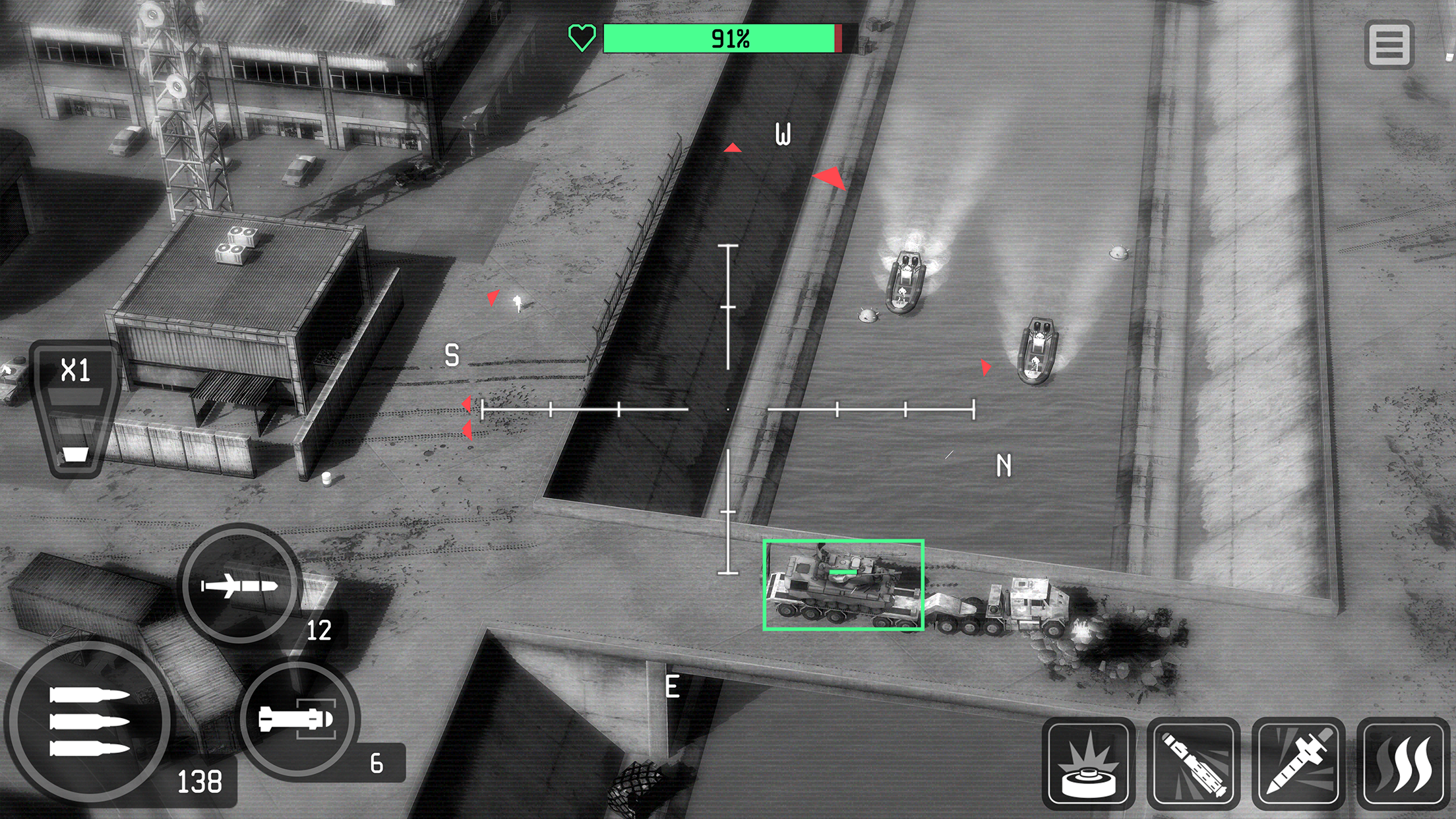Tap the crosshair reticle center

point(727,410)
